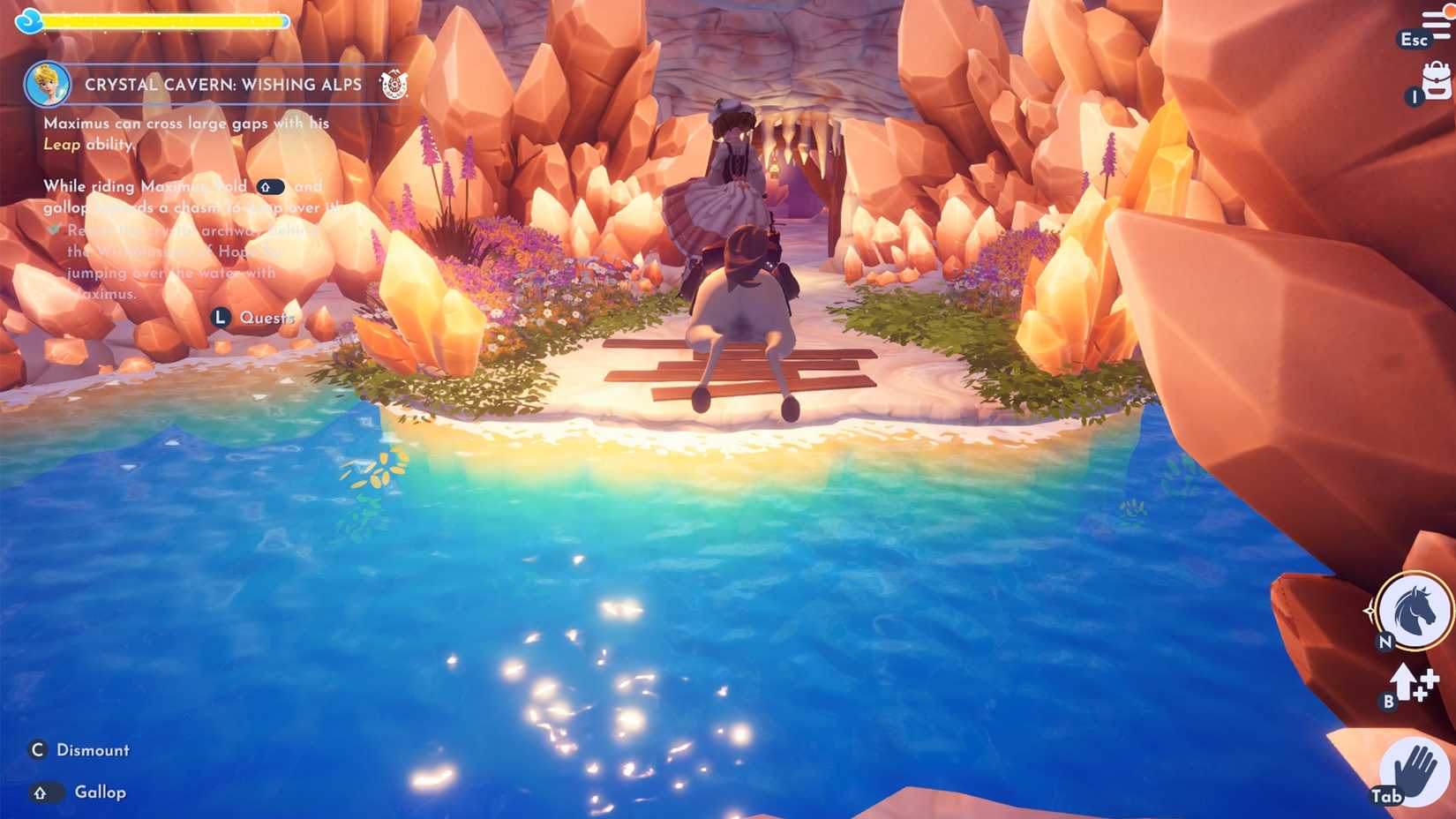Click the orange notification dot on the menu icon

[x=1448, y=11]
